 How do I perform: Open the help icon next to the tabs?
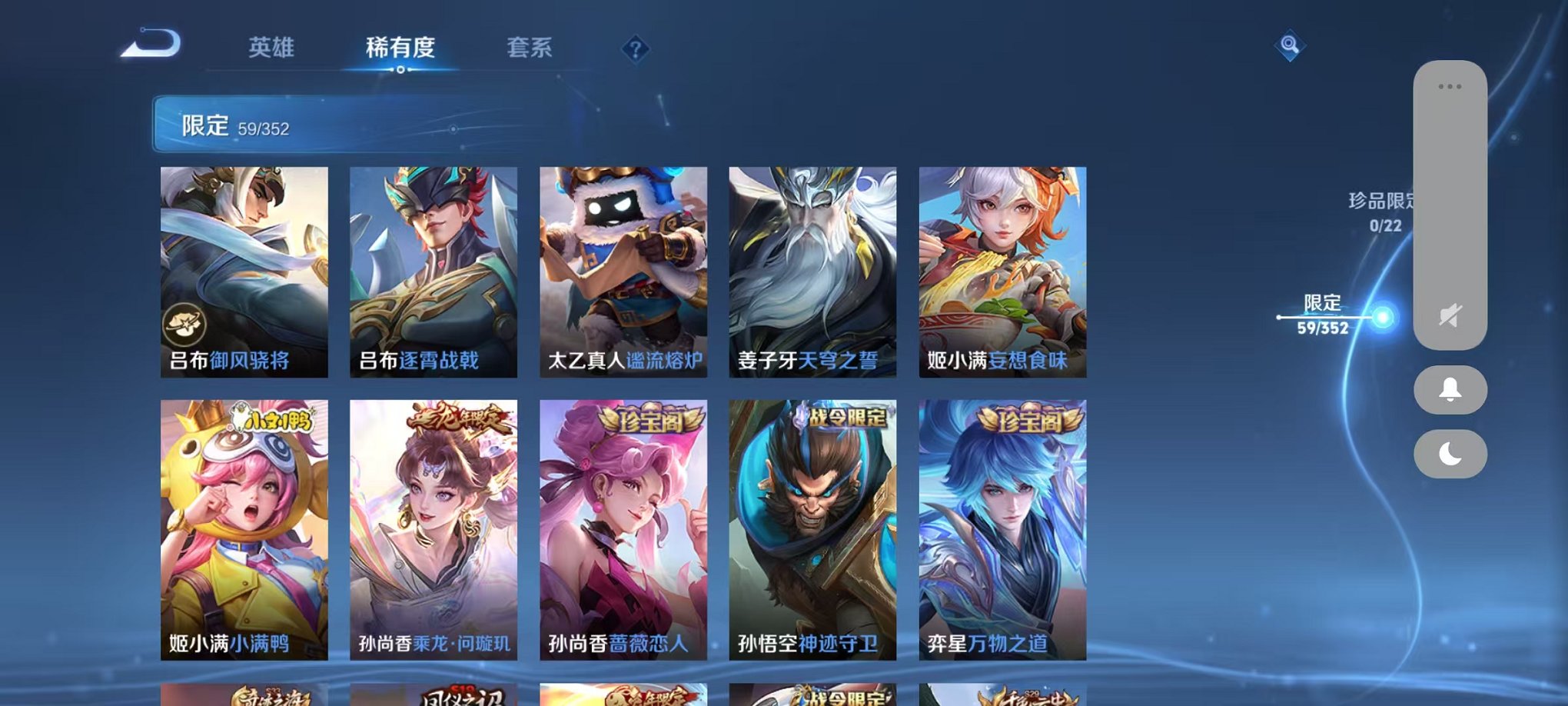(635, 50)
